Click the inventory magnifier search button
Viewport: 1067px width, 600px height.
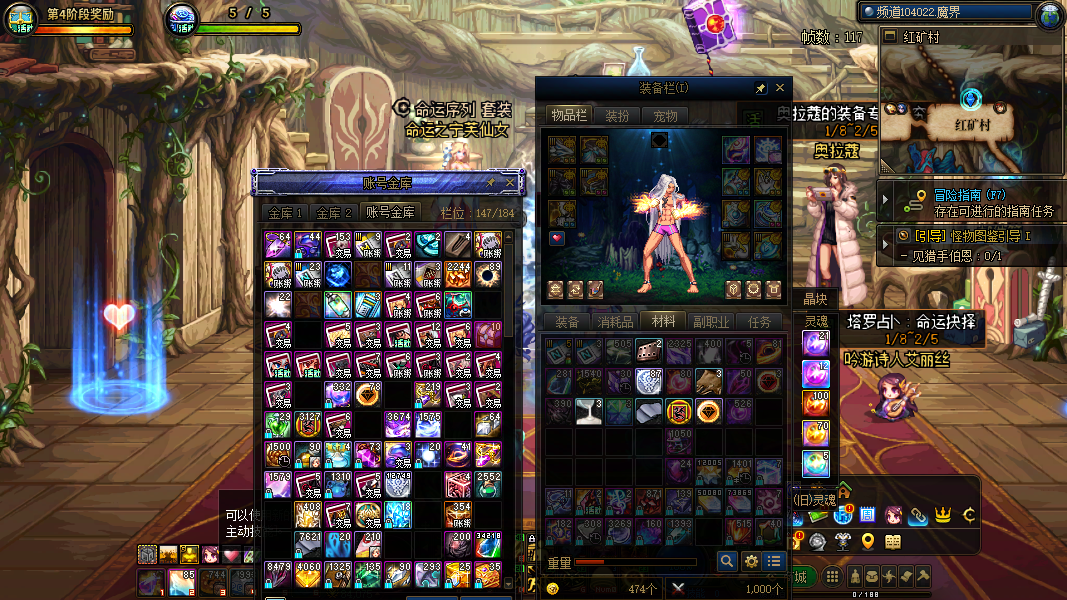point(727,561)
